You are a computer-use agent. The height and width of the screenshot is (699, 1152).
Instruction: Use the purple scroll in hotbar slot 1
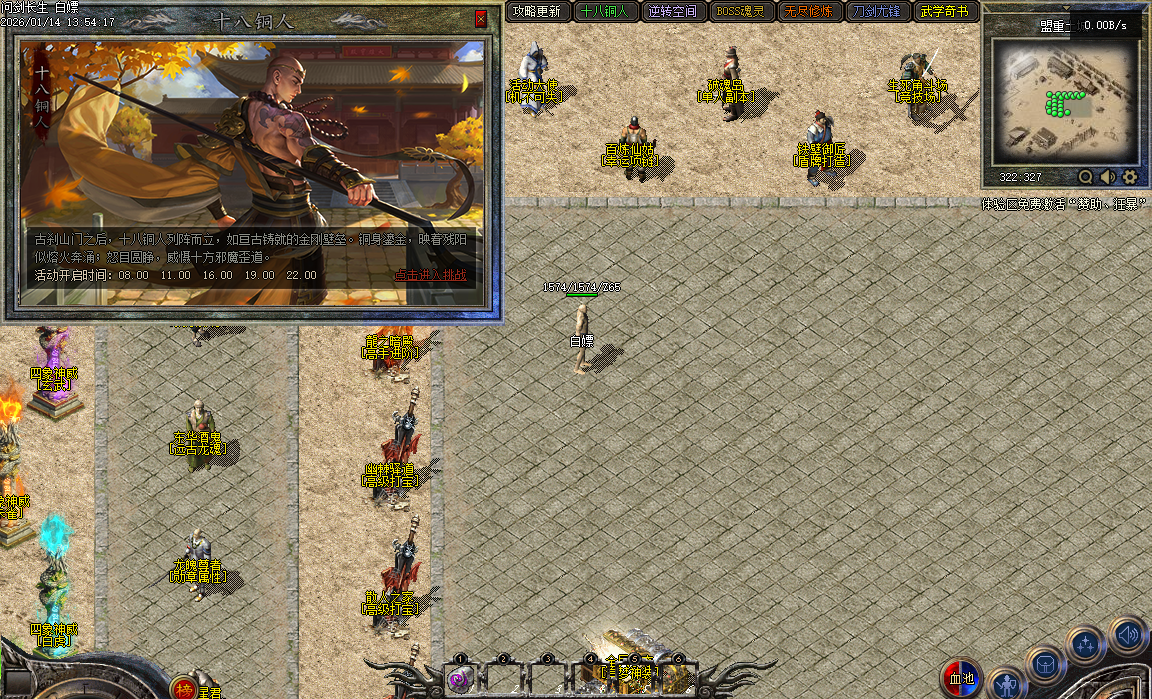[460, 680]
